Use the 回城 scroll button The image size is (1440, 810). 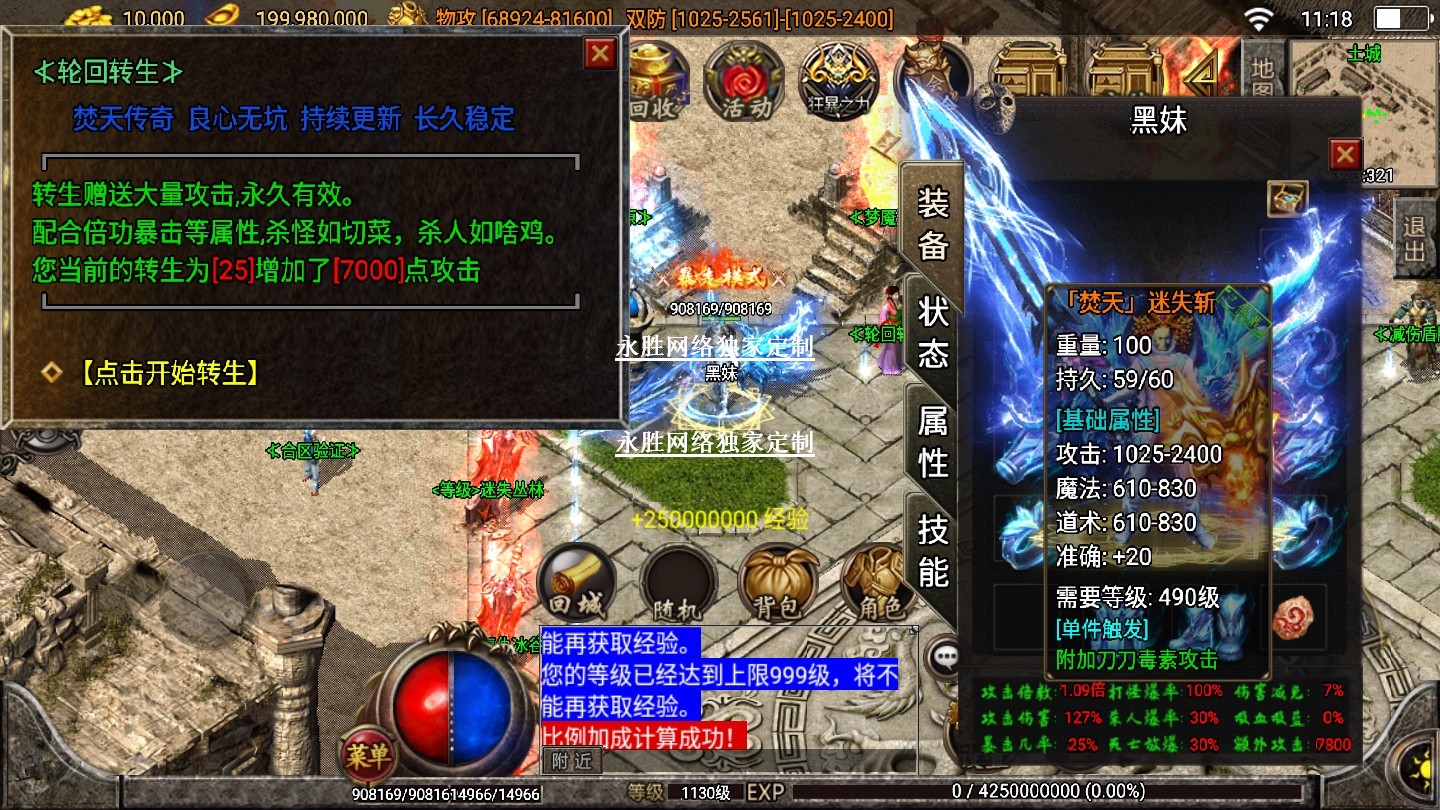pyautogui.click(x=577, y=583)
